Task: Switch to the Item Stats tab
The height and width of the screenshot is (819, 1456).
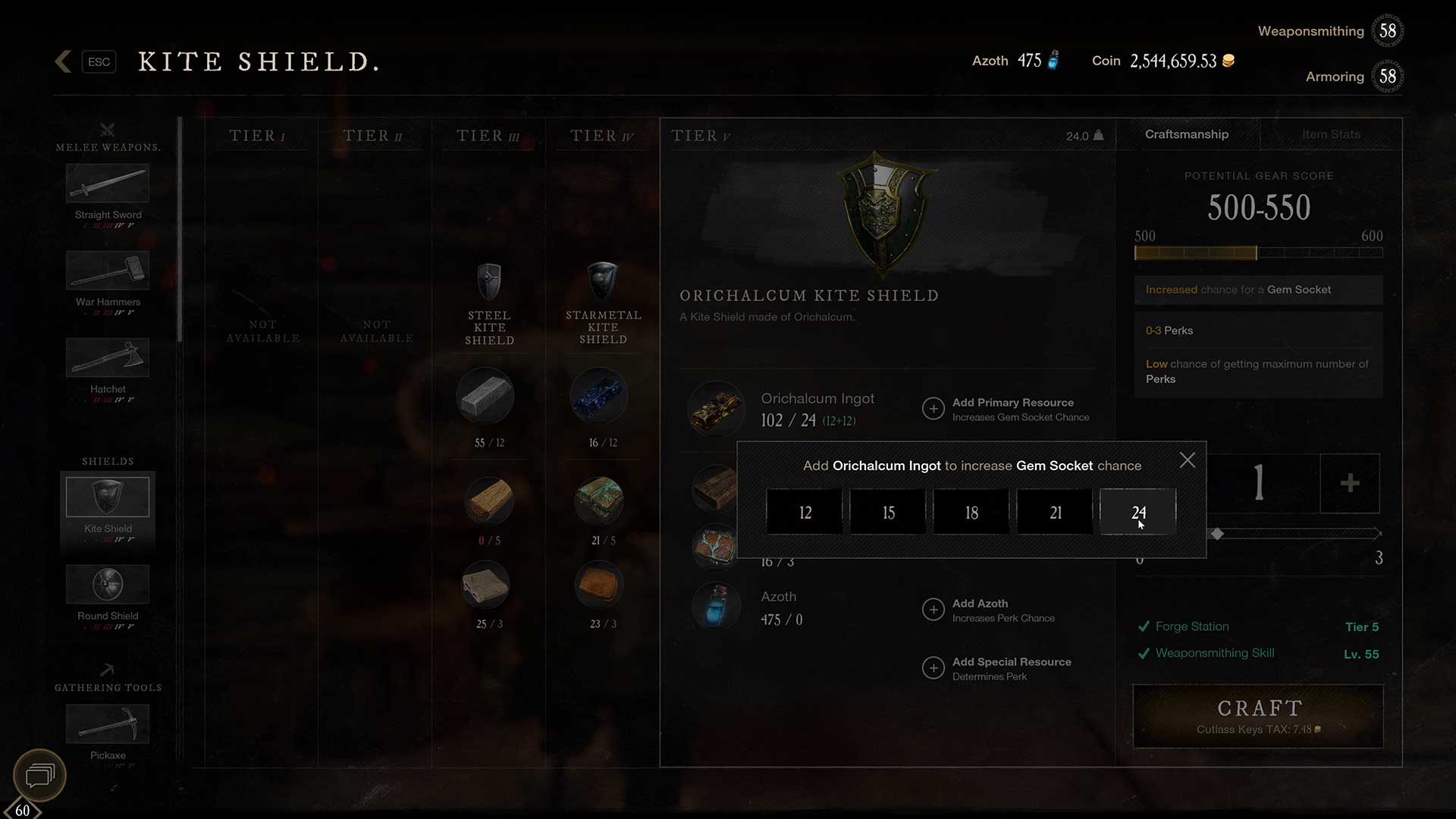Action: [1330, 134]
